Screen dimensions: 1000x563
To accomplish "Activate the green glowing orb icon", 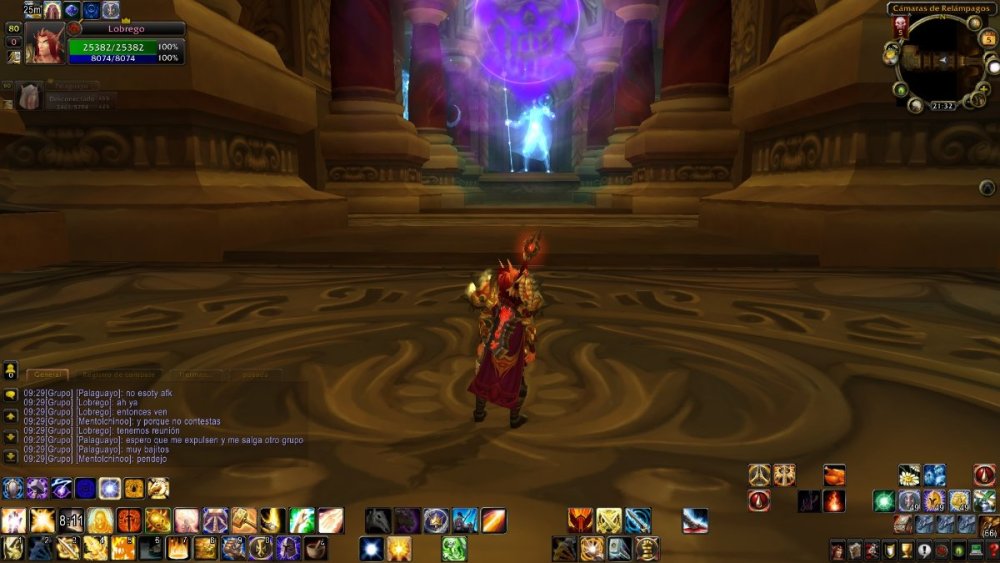I will [884, 501].
